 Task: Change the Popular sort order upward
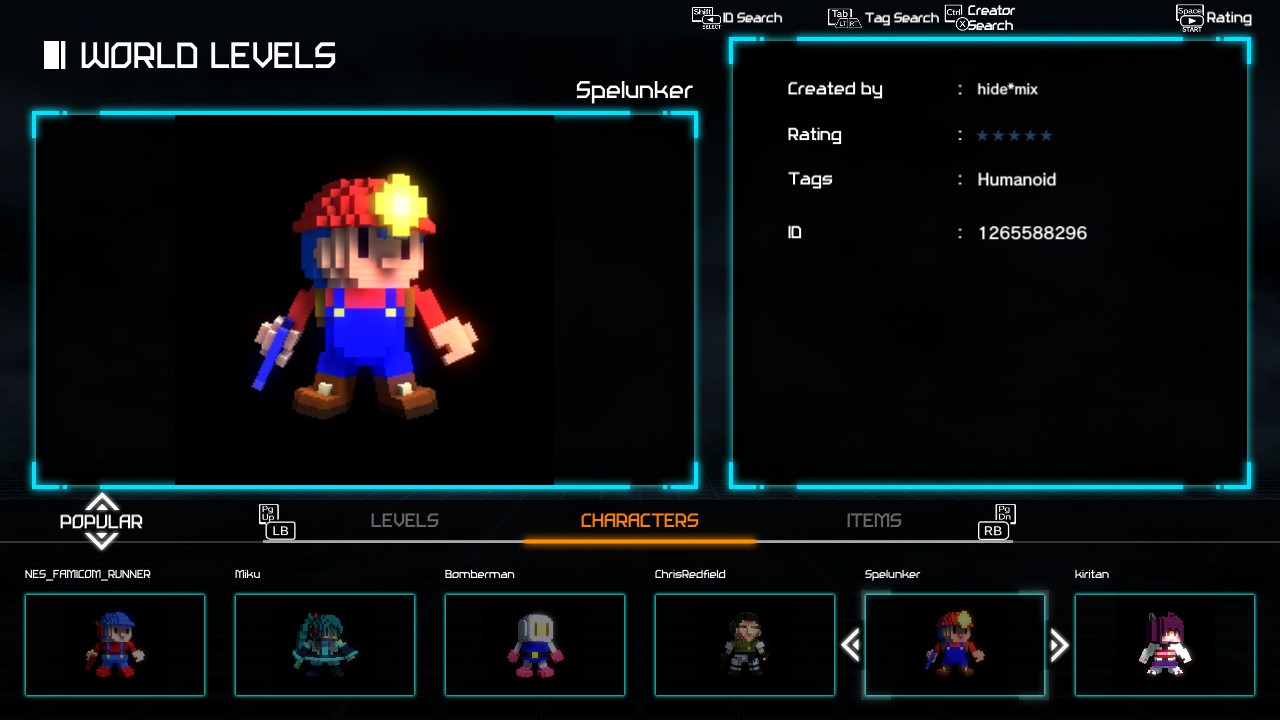tap(101, 501)
